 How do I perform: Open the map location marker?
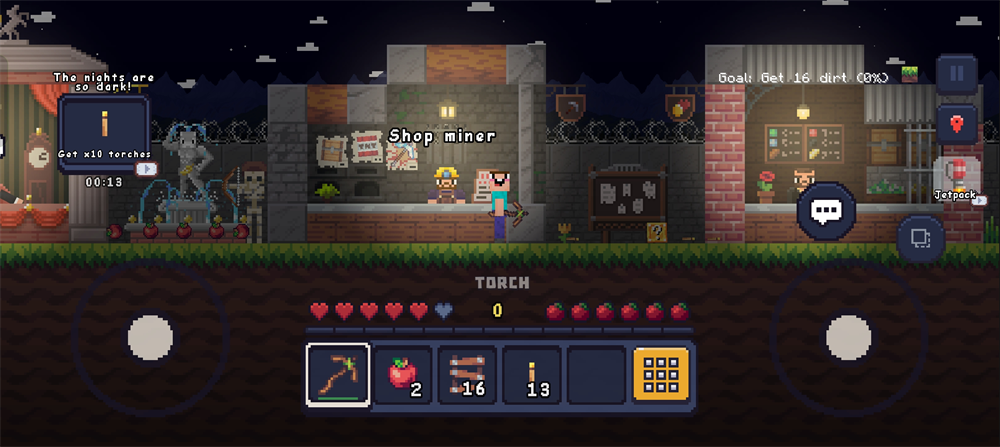(957, 124)
